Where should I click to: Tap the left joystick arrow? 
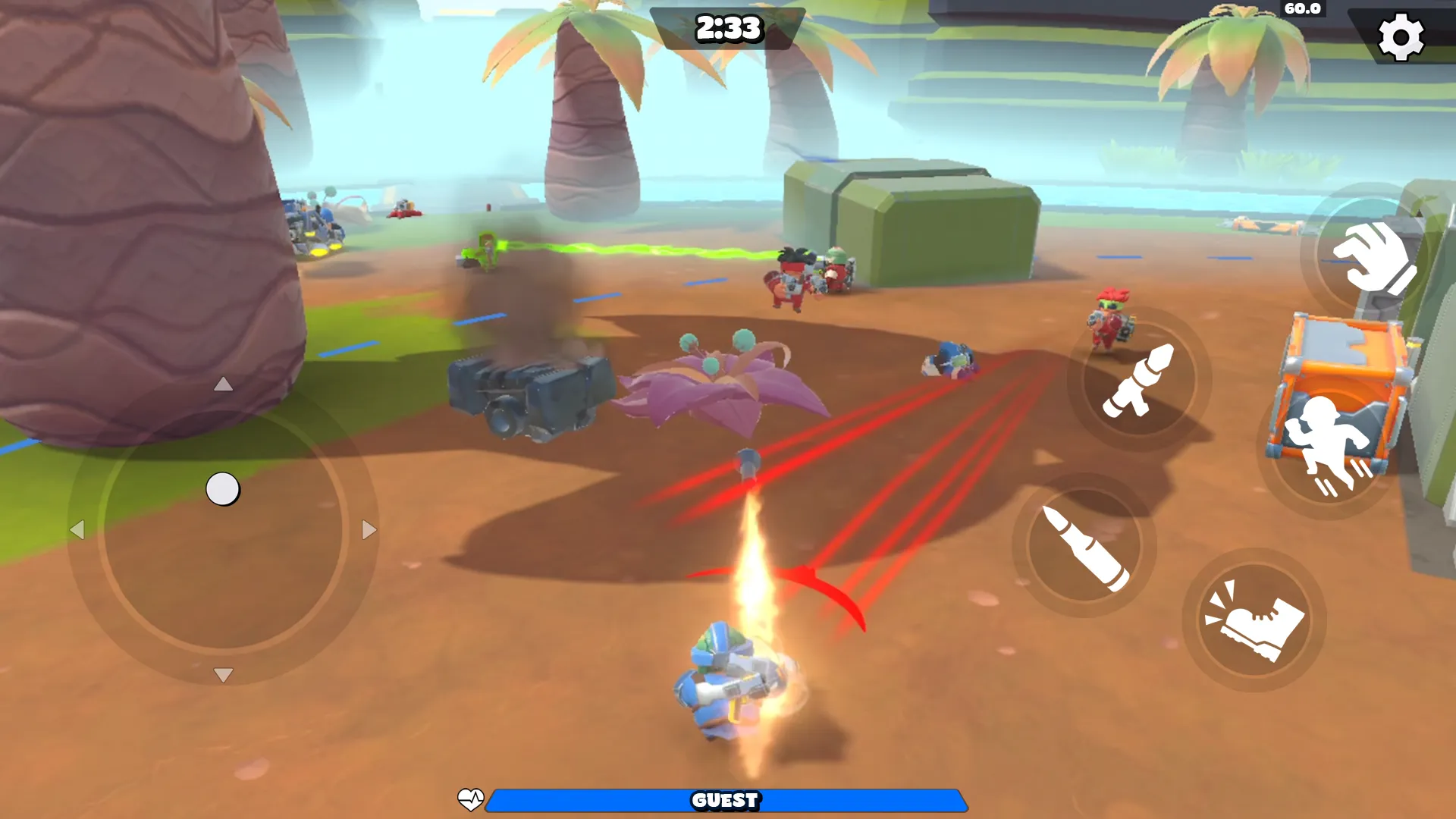tap(80, 529)
